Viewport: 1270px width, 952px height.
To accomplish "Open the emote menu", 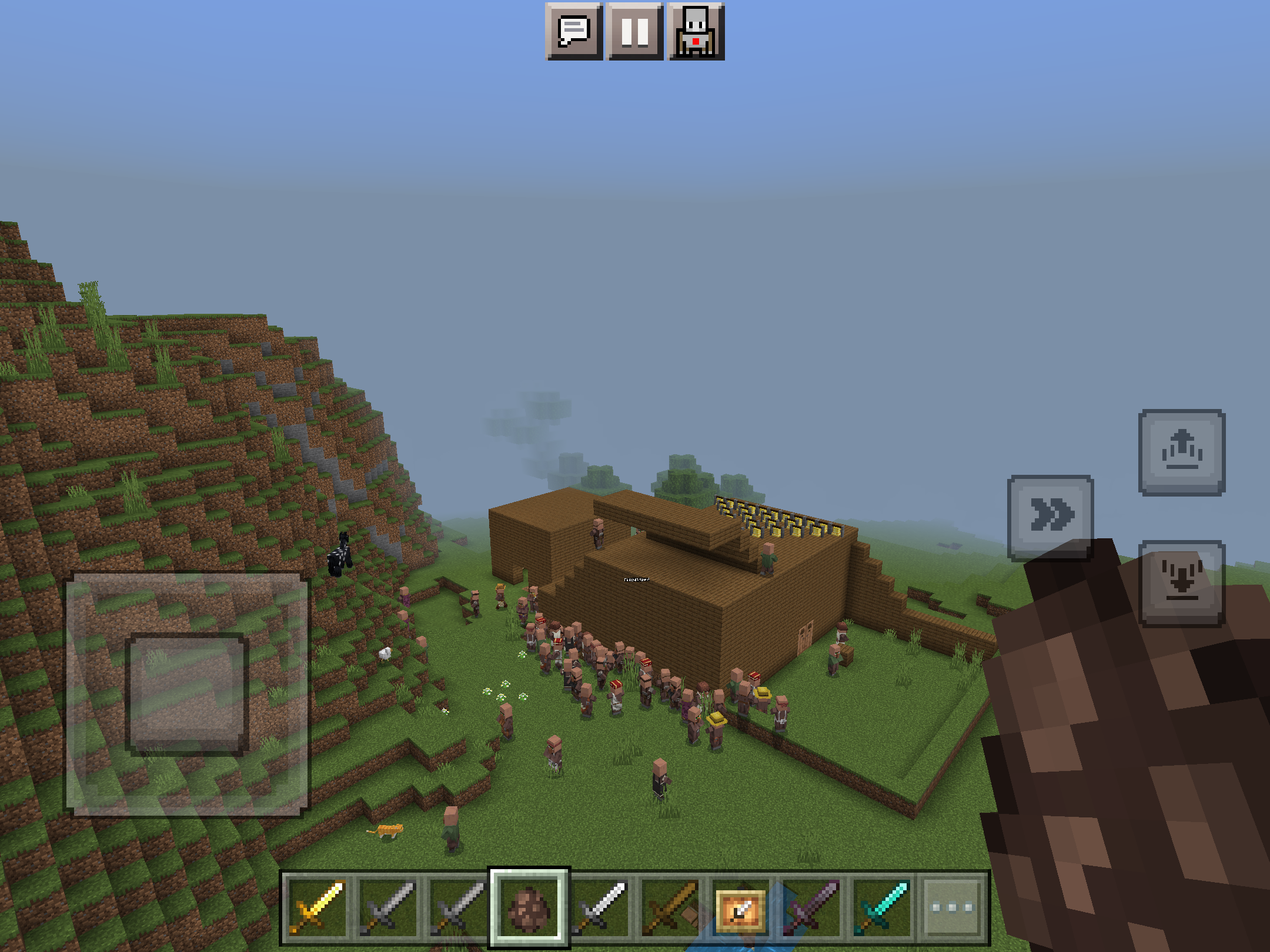I will pyautogui.click(x=696, y=31).
